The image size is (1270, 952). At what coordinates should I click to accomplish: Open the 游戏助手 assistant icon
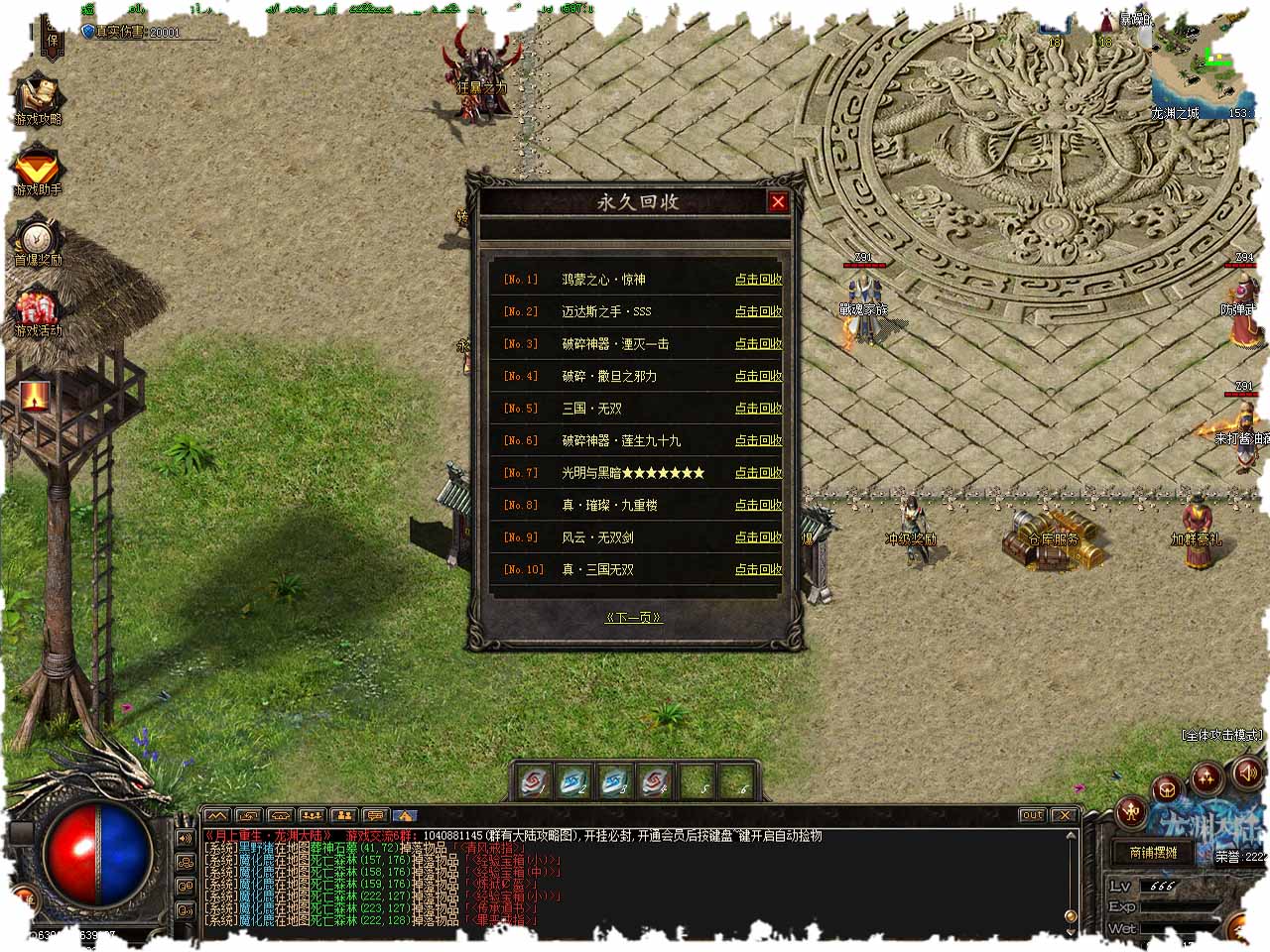pyautogui.click(x=38, y=171)
